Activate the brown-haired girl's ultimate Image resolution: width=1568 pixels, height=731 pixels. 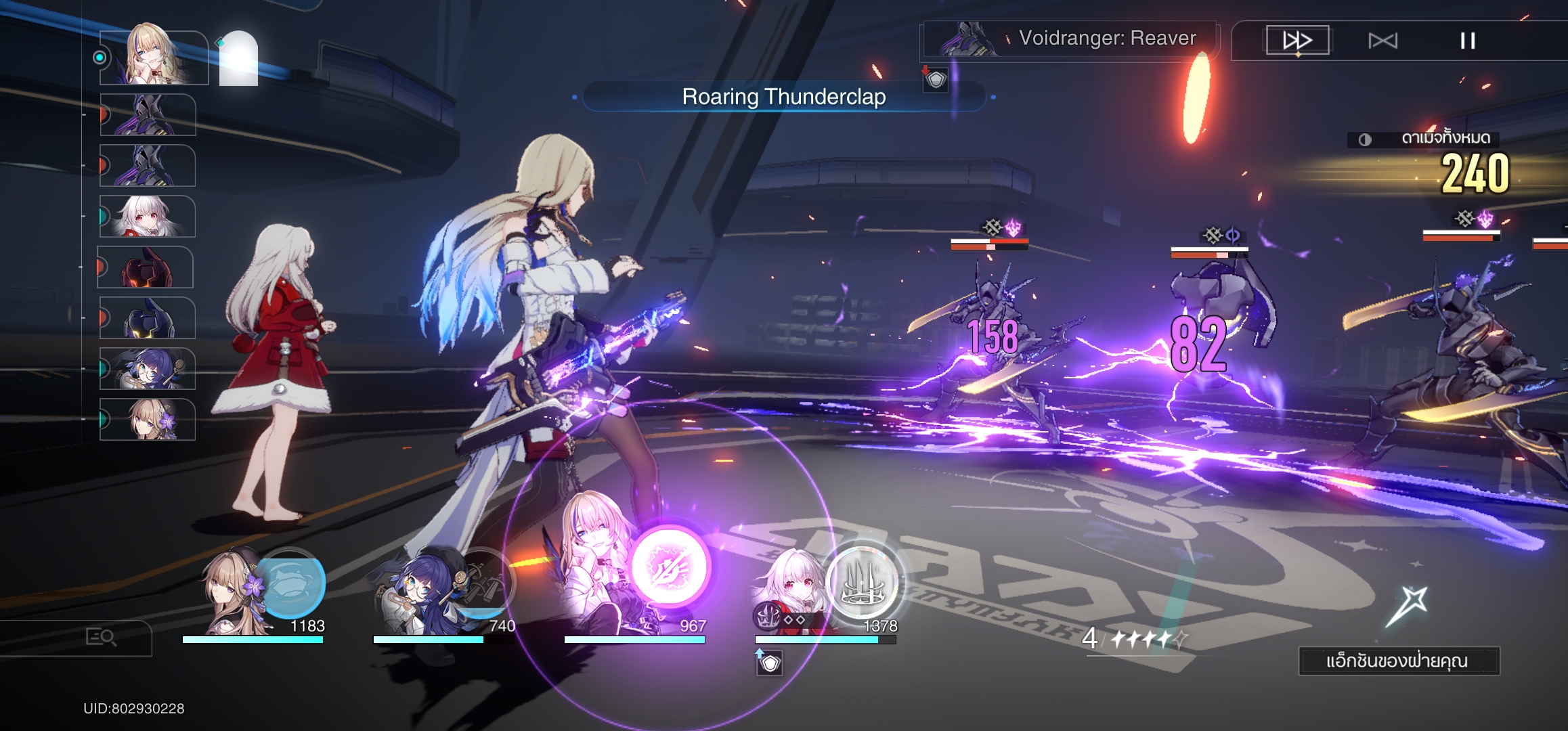point(291,583)
